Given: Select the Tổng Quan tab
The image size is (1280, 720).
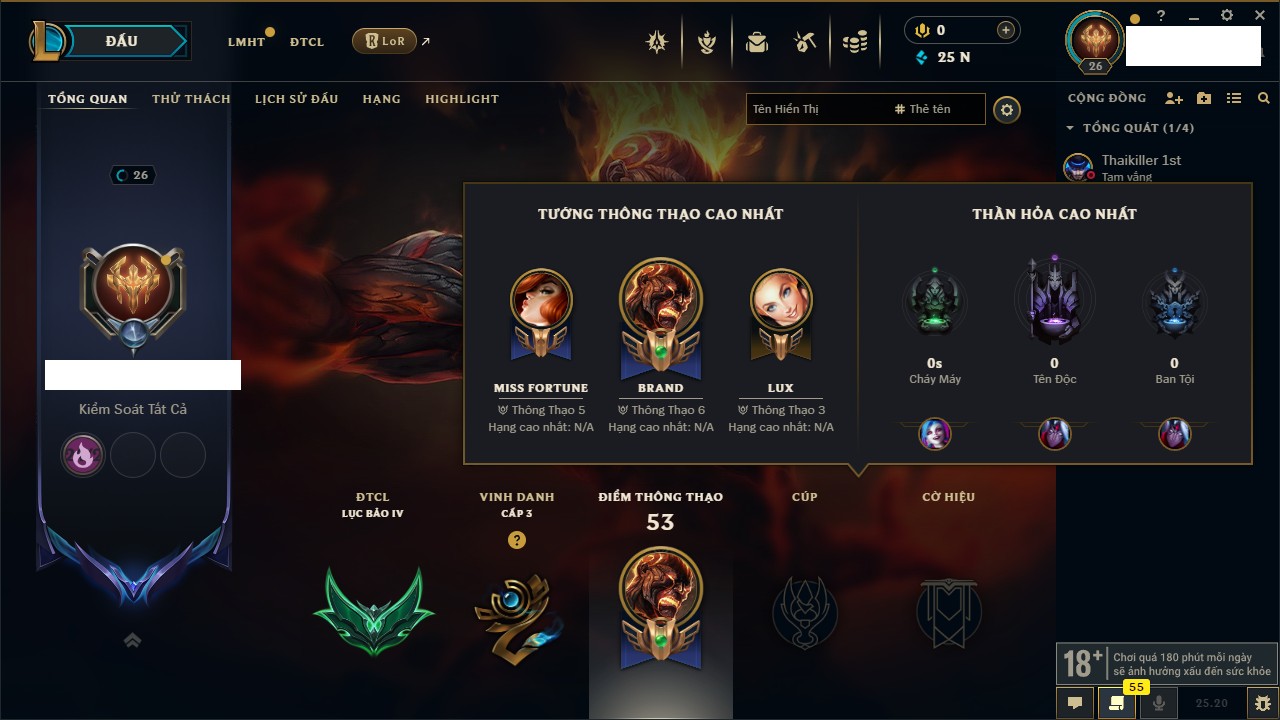Looking at the screenshot, I should [x=88, y=99].
